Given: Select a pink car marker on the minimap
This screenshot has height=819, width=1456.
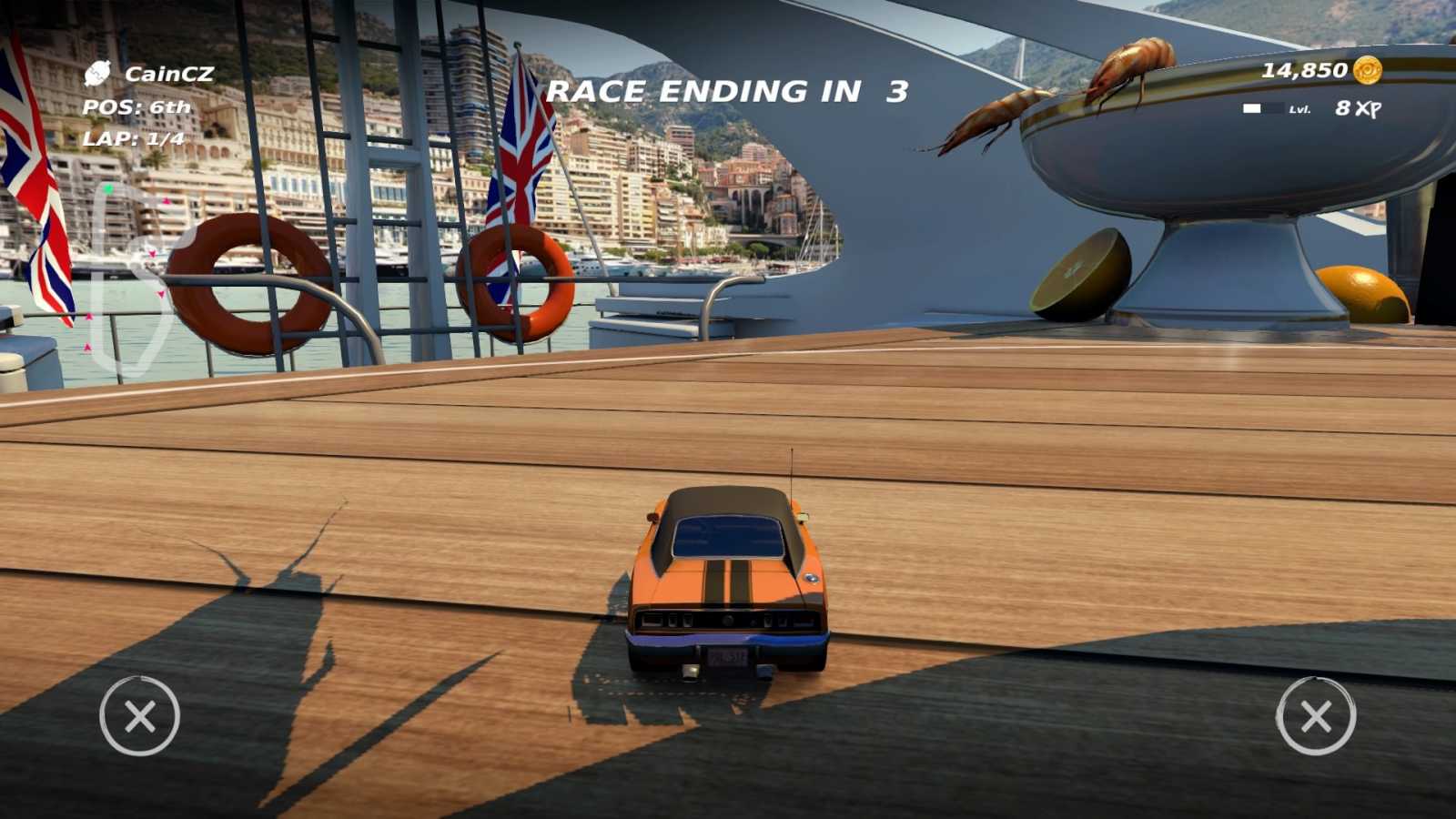Looking at the screenshot, I should tap(167, 201).
